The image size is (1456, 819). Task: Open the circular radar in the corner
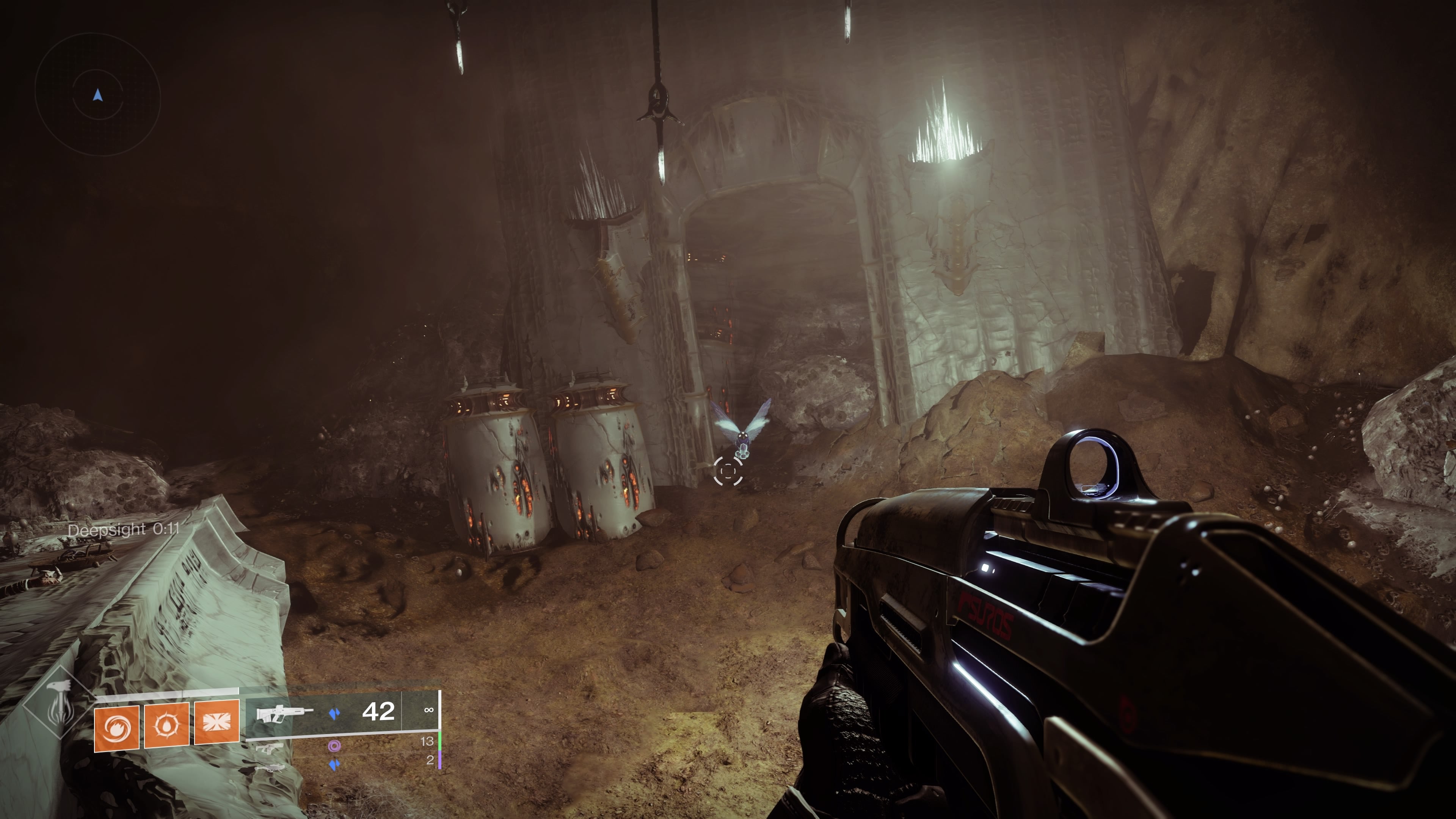tap(98, 95)
